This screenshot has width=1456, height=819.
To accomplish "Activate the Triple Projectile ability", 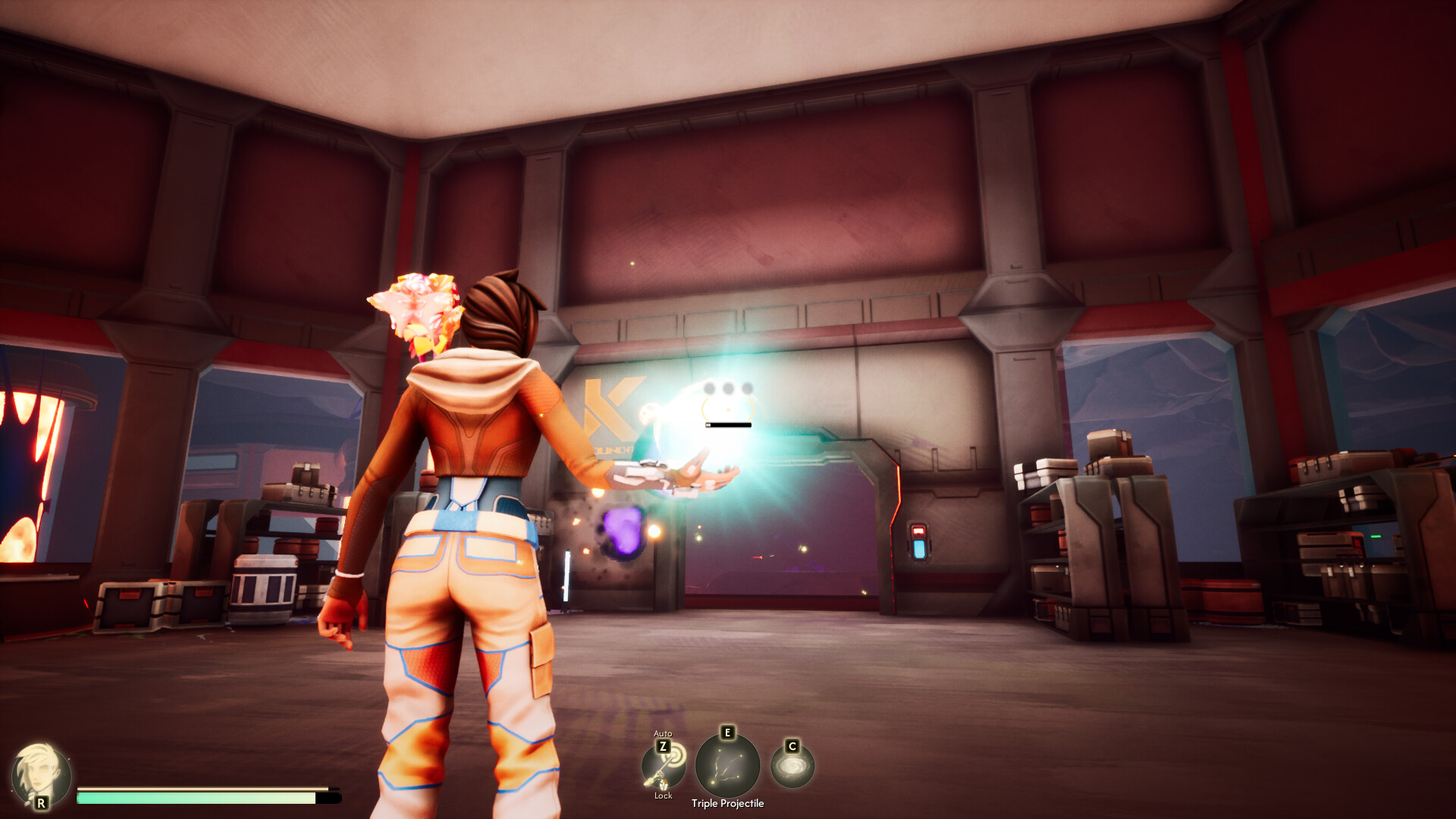I will coord(727,766).
